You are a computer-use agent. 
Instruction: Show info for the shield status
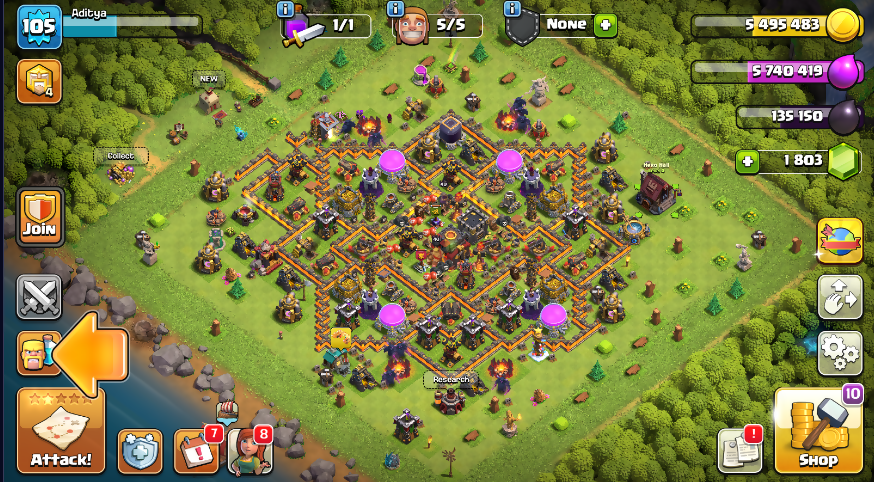pyautogui.click(x=513, y=9)
